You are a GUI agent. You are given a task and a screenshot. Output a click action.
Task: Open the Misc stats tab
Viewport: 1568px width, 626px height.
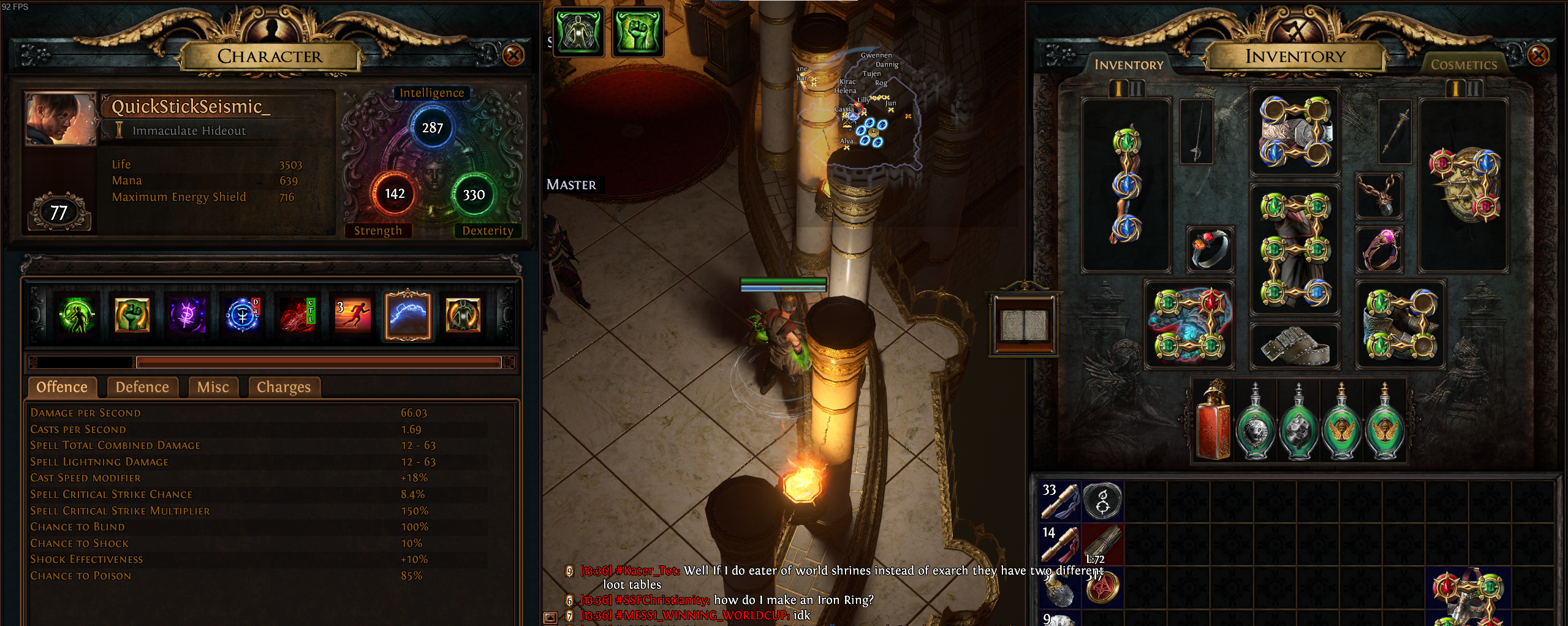[x=213, y=387]
